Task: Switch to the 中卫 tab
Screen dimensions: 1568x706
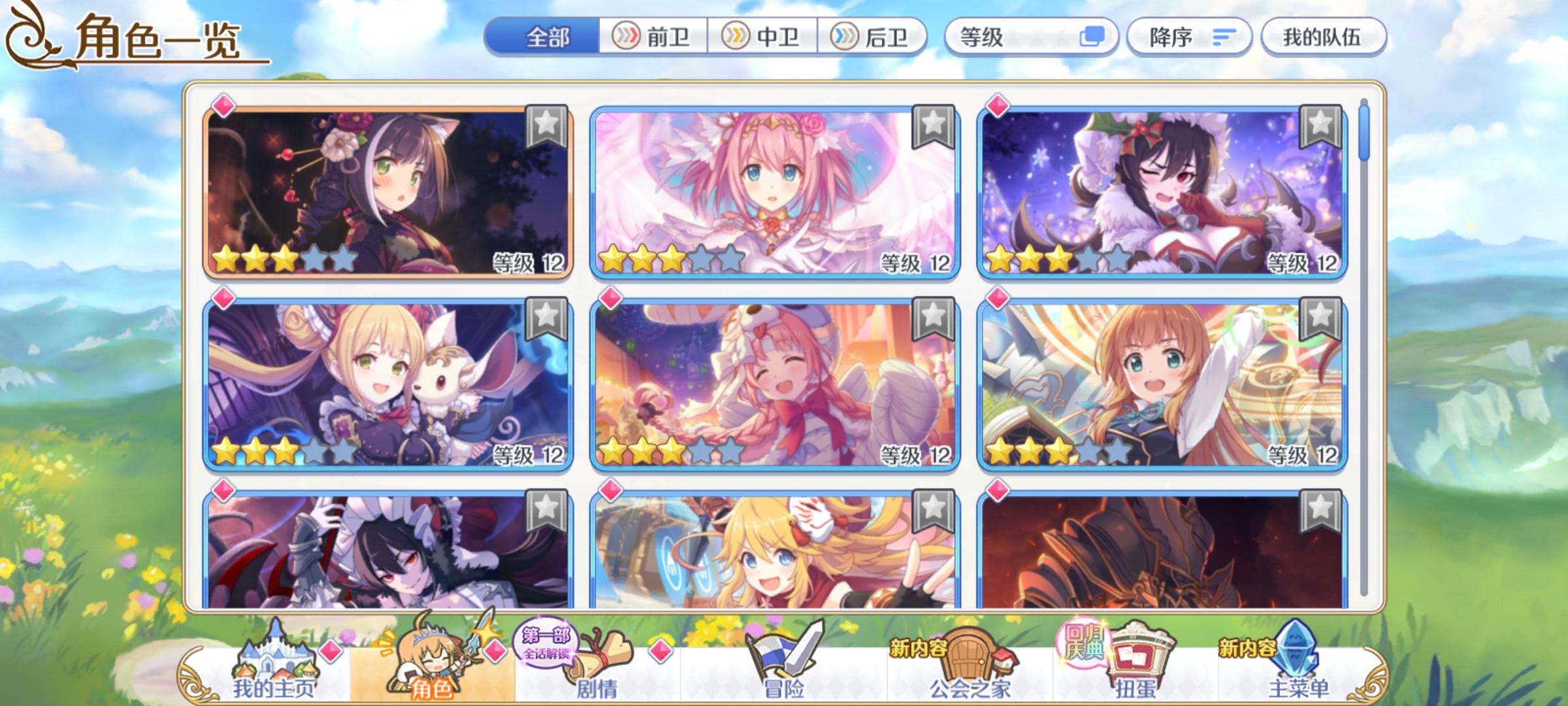Action: (x=762, y=38)
